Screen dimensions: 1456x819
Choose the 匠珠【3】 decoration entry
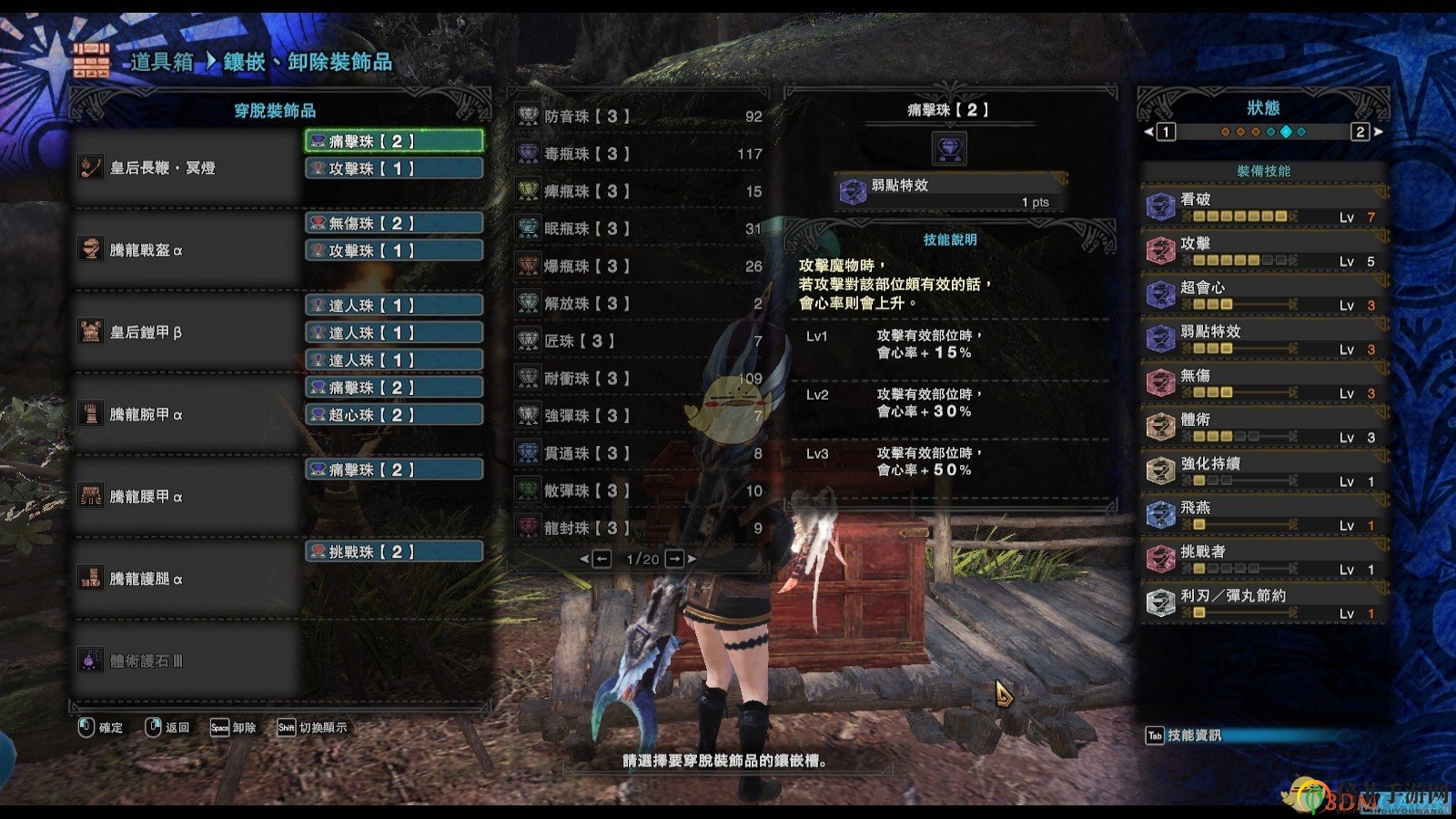pos(639,340)
